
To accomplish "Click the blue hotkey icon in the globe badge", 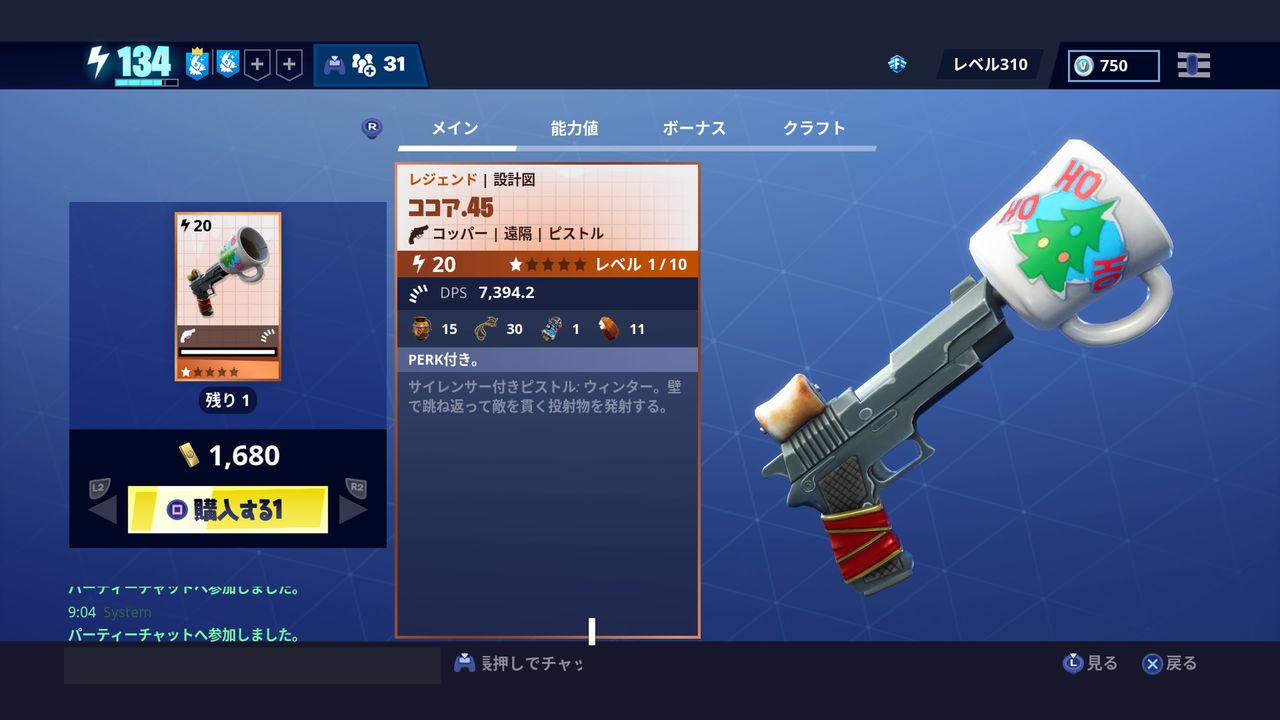I will (x=897, y=63).
